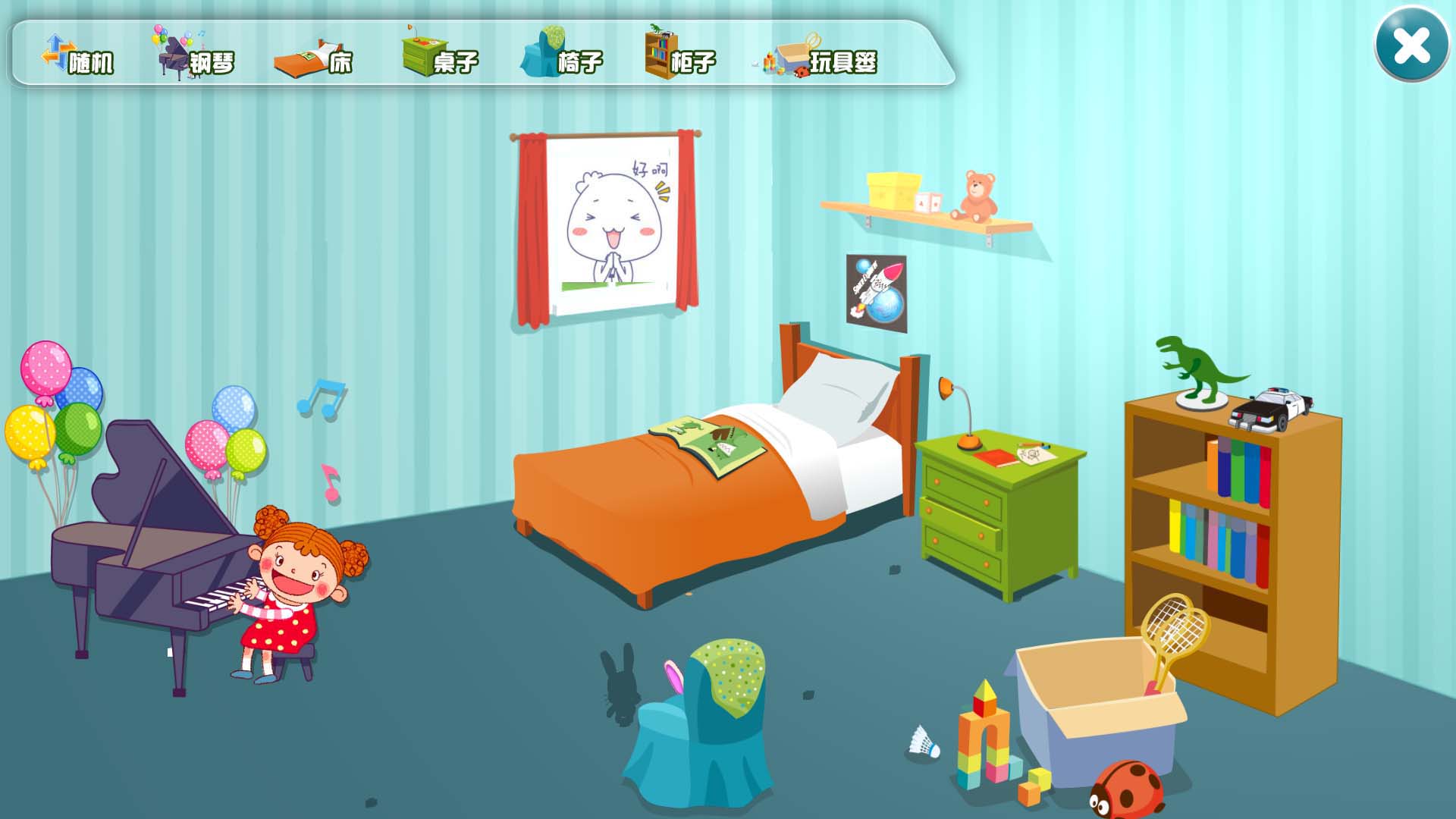
Task: Select the 椅子 chair category
Action: pos(562,58)
